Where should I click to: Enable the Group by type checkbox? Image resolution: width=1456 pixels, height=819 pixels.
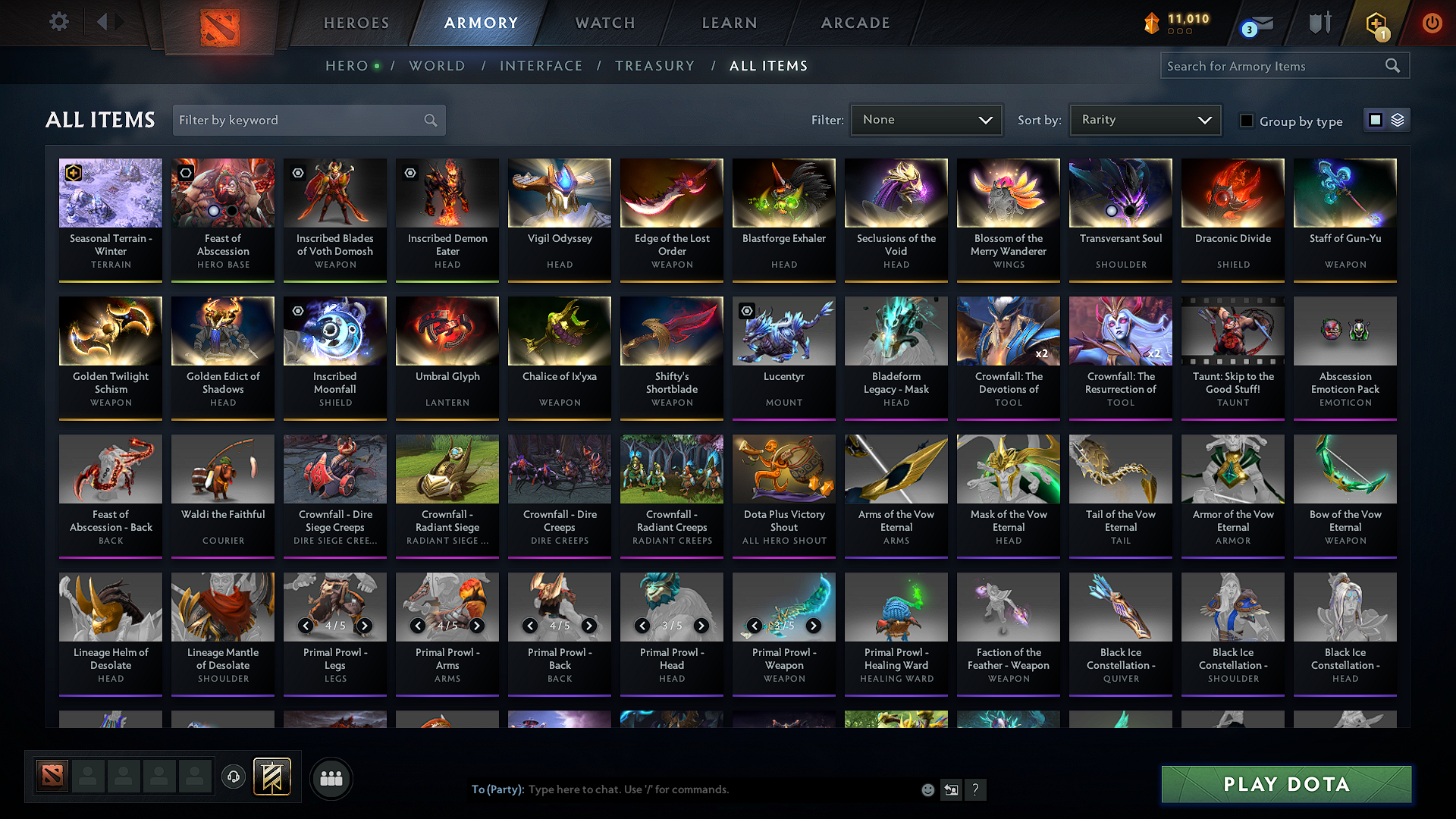[x=1247, y=120]
